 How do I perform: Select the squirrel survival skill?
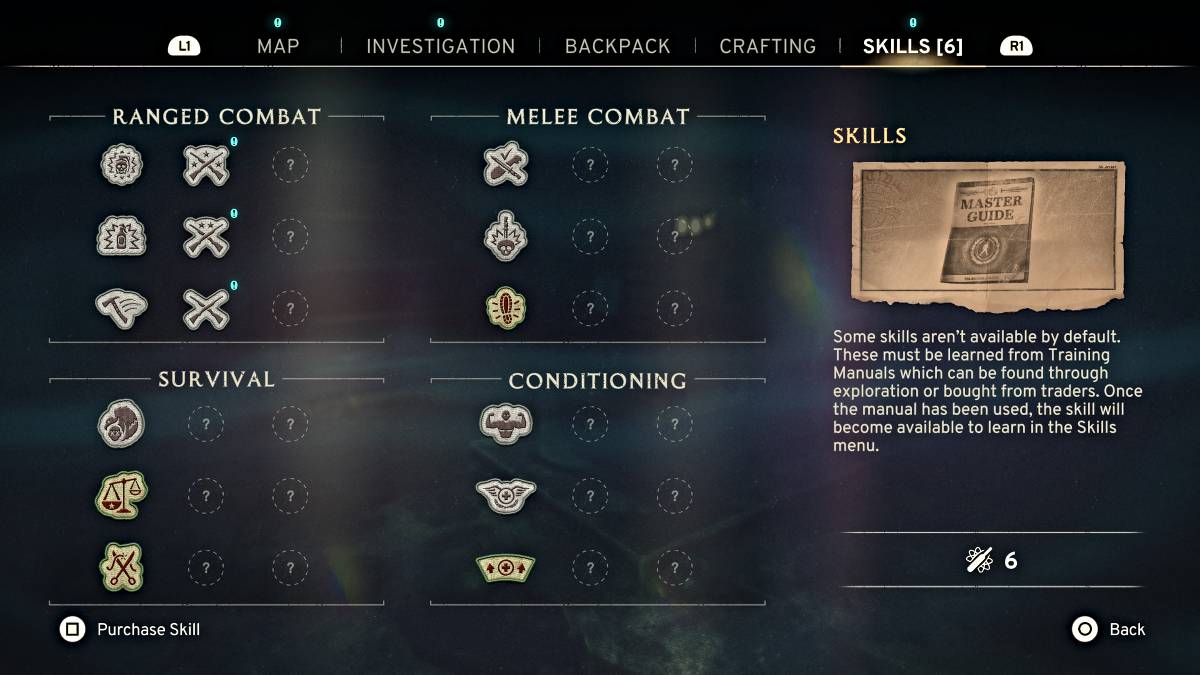pos(122,423)
